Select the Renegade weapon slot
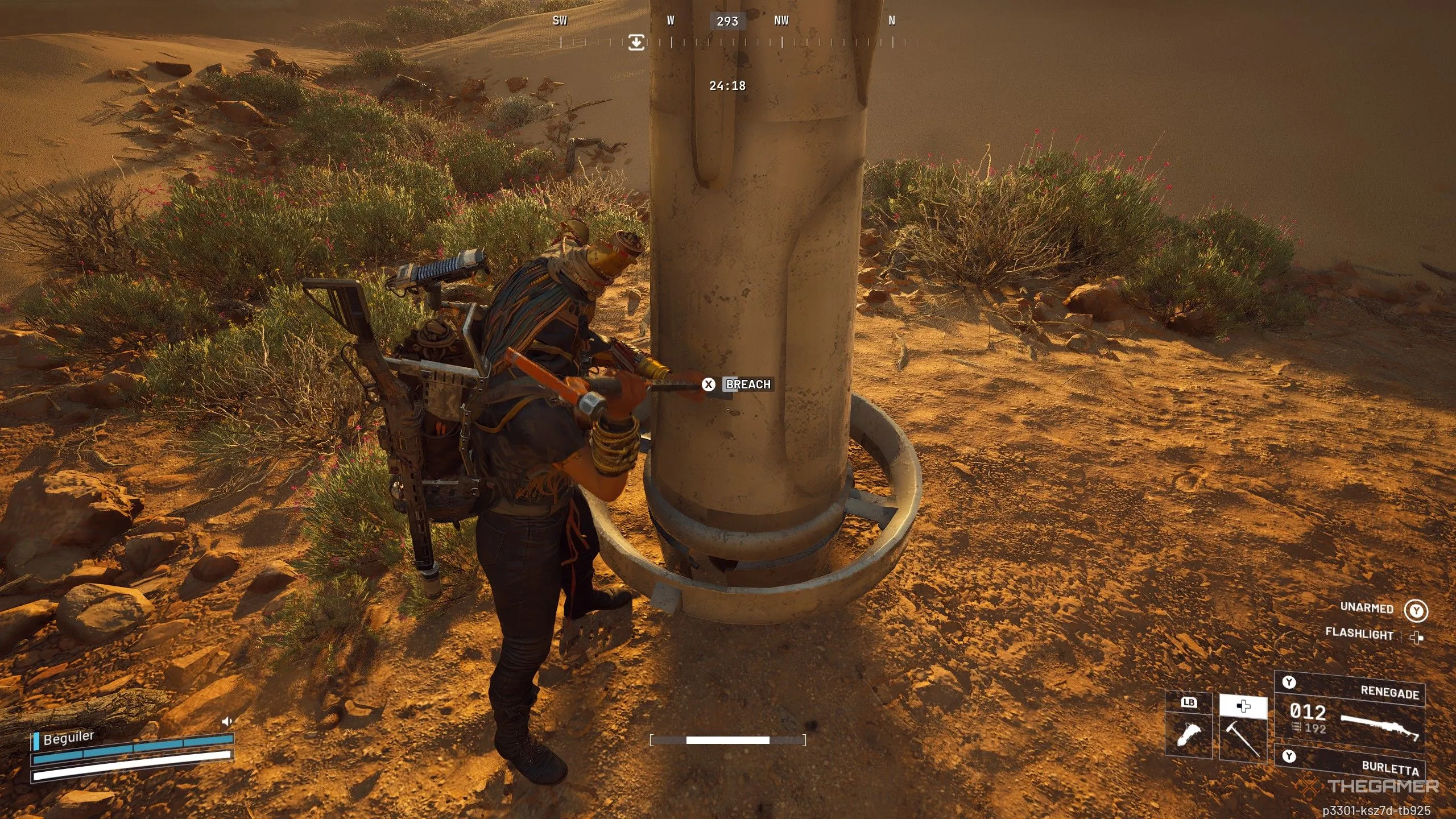The height and width of the screenshot is (819, 1456). tap(1349, 712)
